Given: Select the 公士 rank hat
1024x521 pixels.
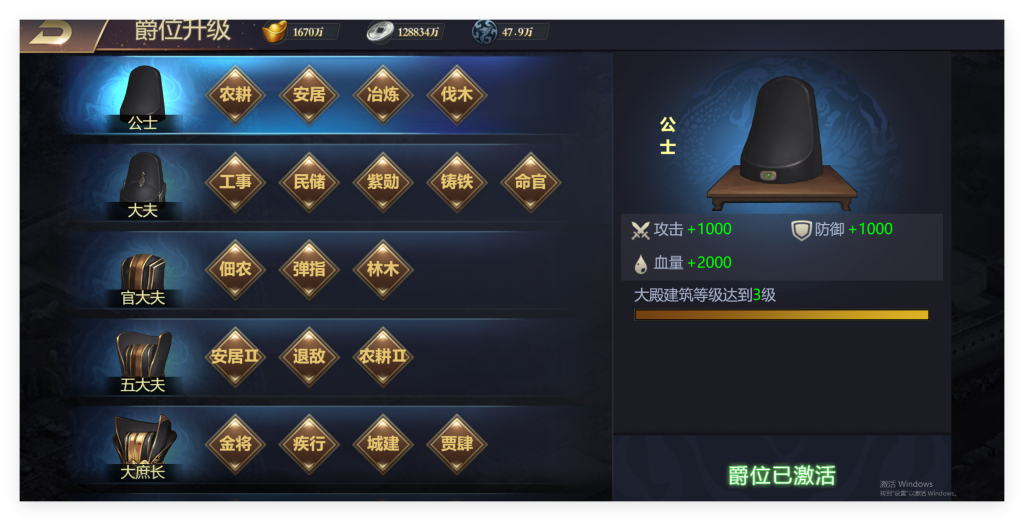Looking at the screenshot, I should (x=142, y=96).
